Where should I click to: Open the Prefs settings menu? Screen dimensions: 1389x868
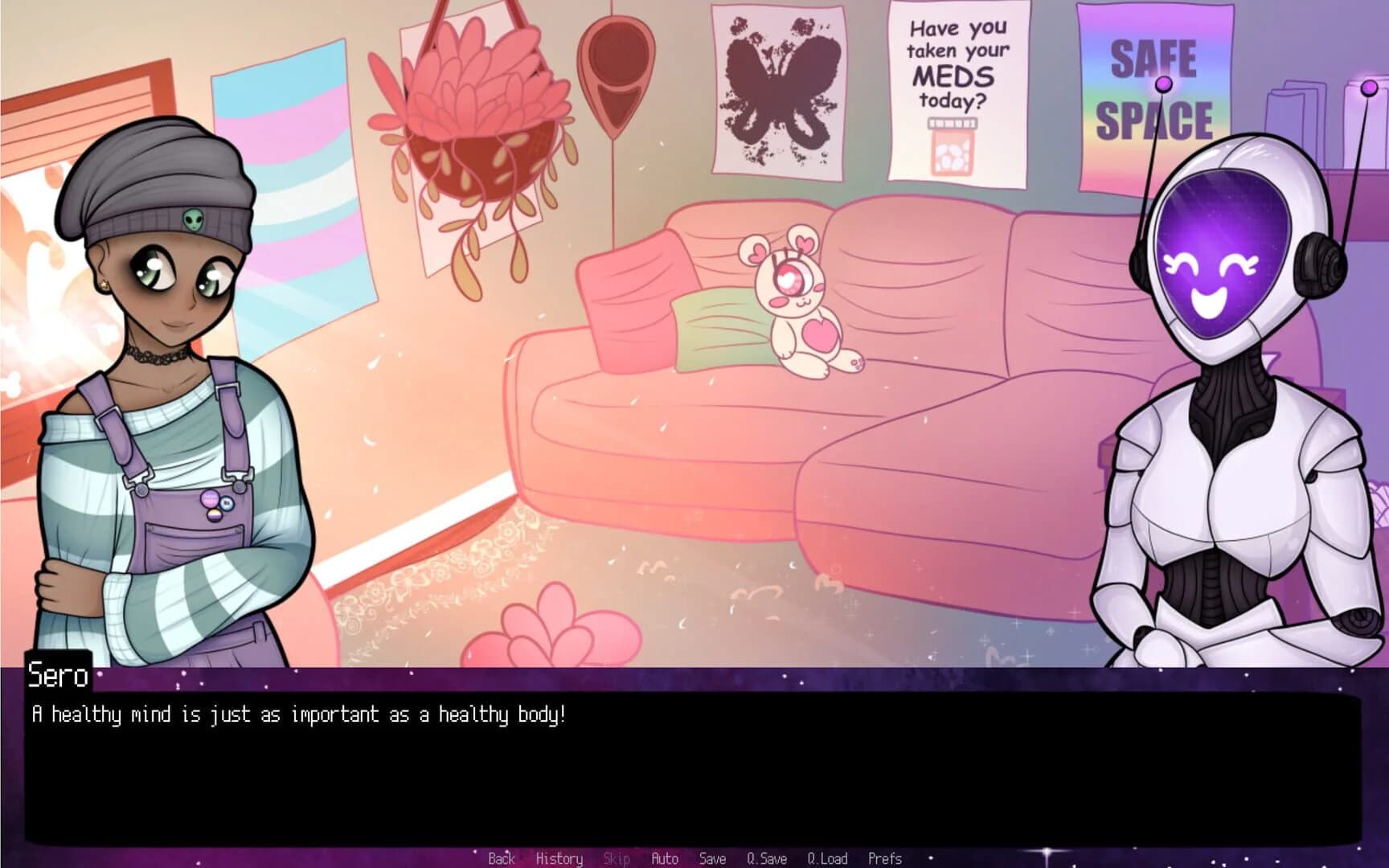tap(886, 858)
